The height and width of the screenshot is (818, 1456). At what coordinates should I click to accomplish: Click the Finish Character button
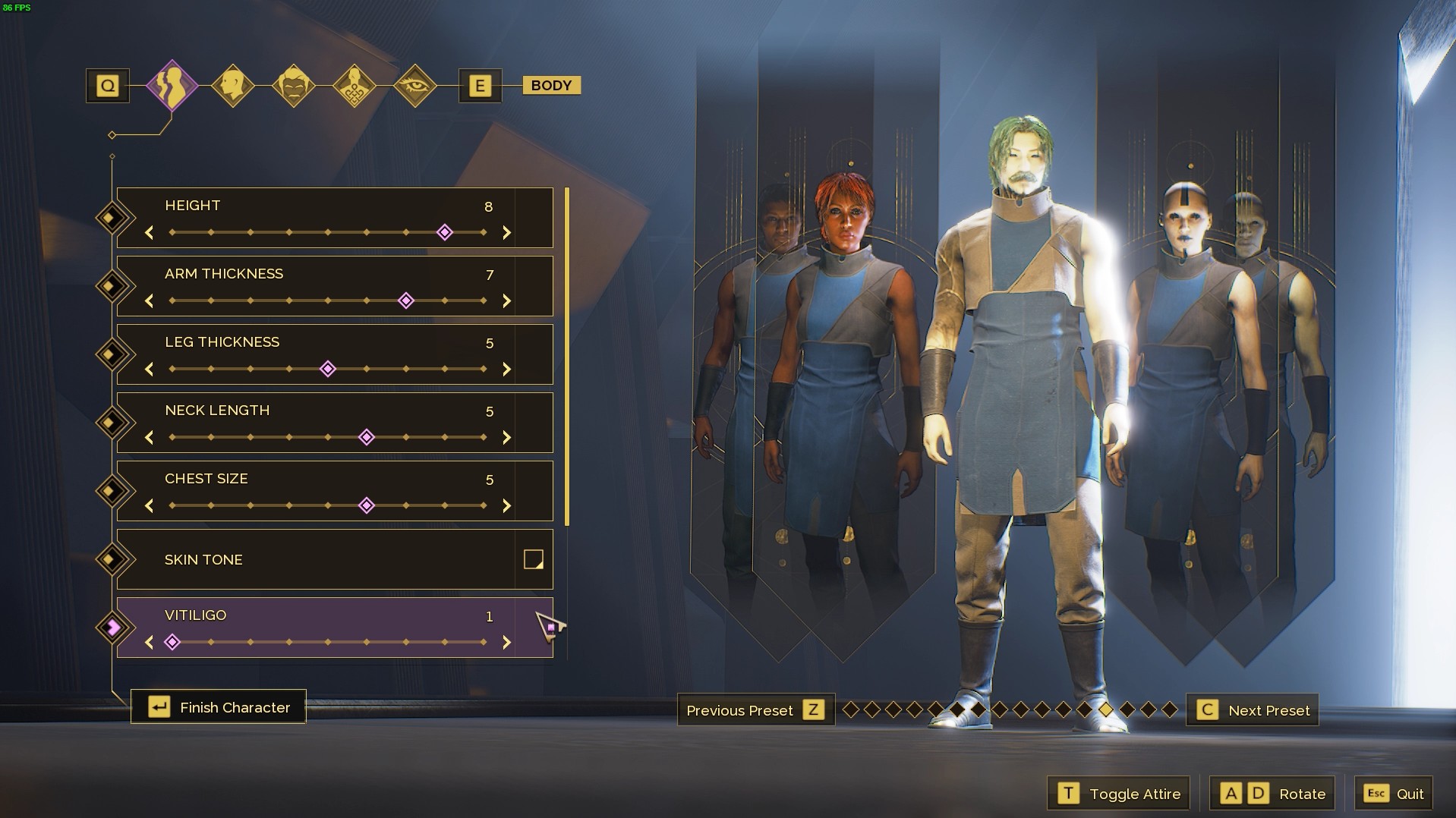(x=219, y=706)
